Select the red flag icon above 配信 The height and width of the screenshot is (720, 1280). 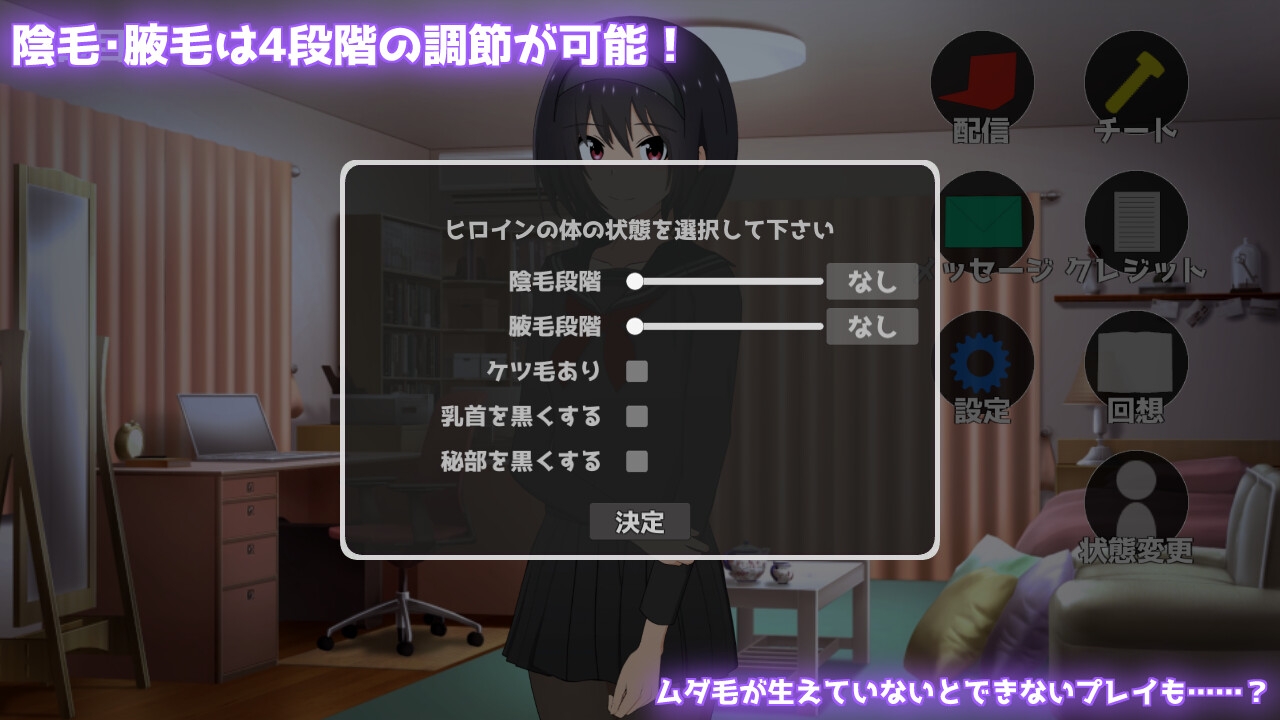pos(982,82)
